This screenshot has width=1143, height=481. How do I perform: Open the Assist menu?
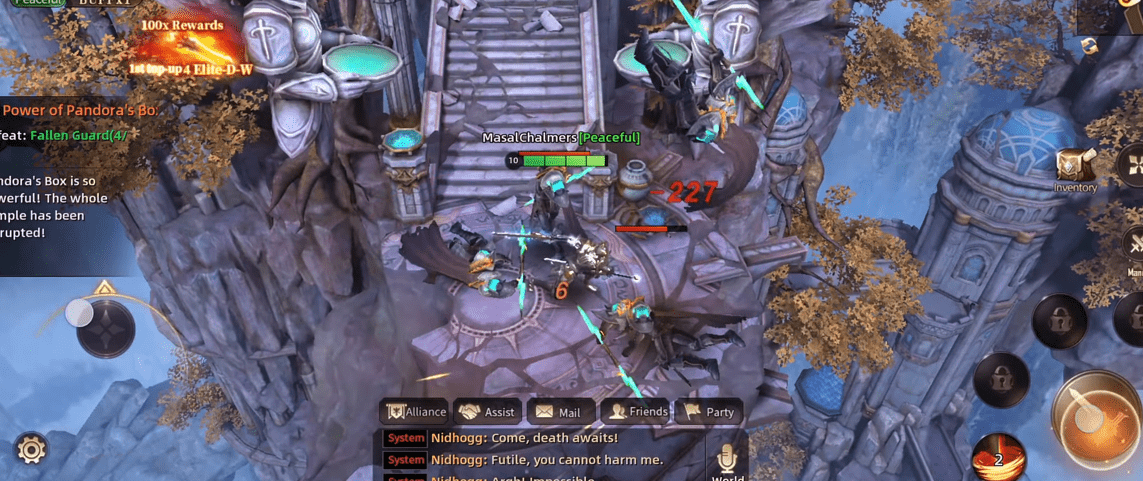click(487, 411)
